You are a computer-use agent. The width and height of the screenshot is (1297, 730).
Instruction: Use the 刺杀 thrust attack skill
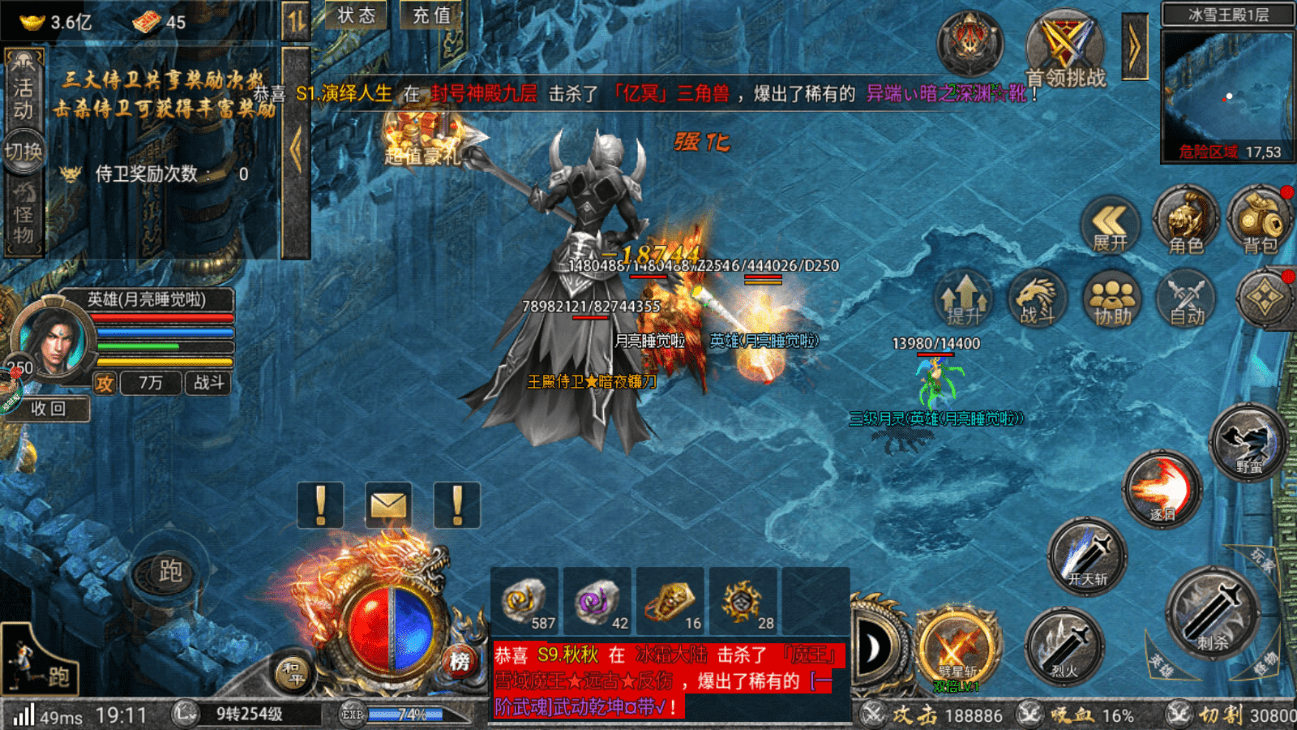(1212, 612)
